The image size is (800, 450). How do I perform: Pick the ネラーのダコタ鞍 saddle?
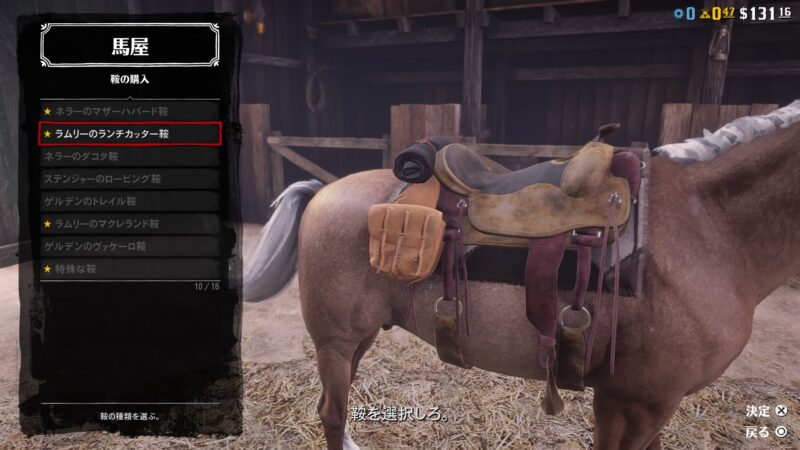(129, 157)
